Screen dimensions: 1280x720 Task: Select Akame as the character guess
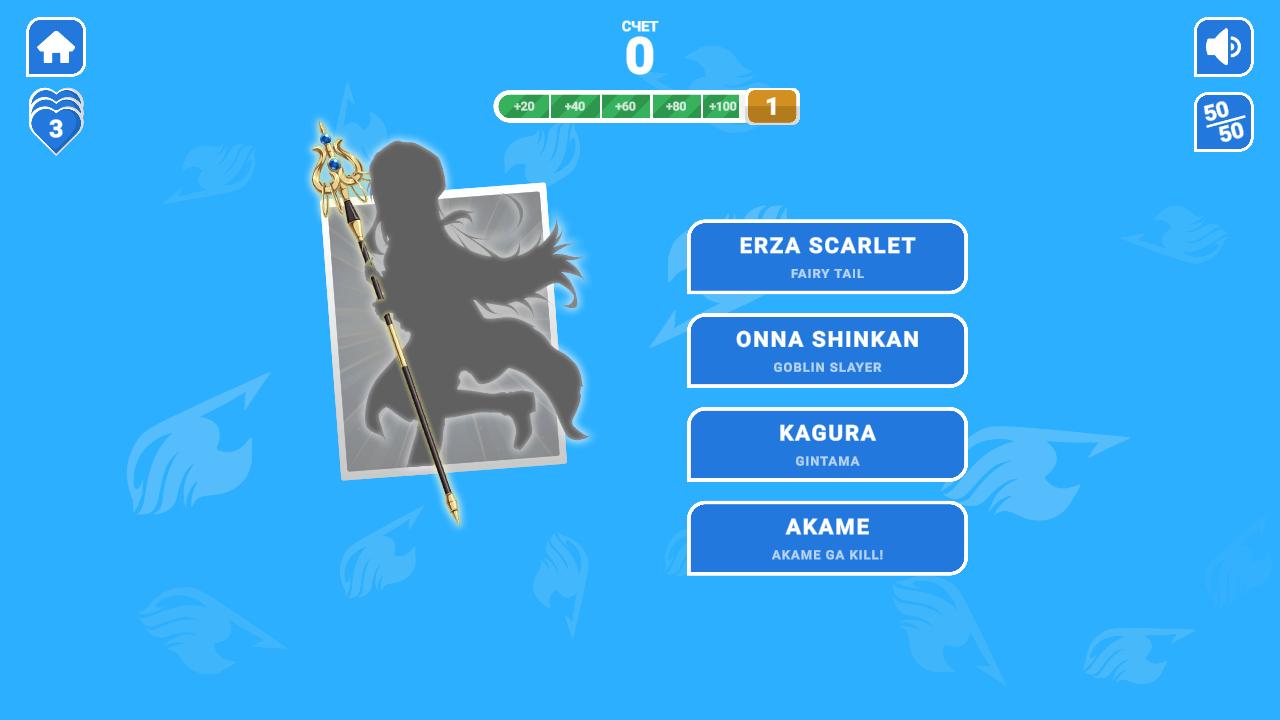(x=827, y=538)
